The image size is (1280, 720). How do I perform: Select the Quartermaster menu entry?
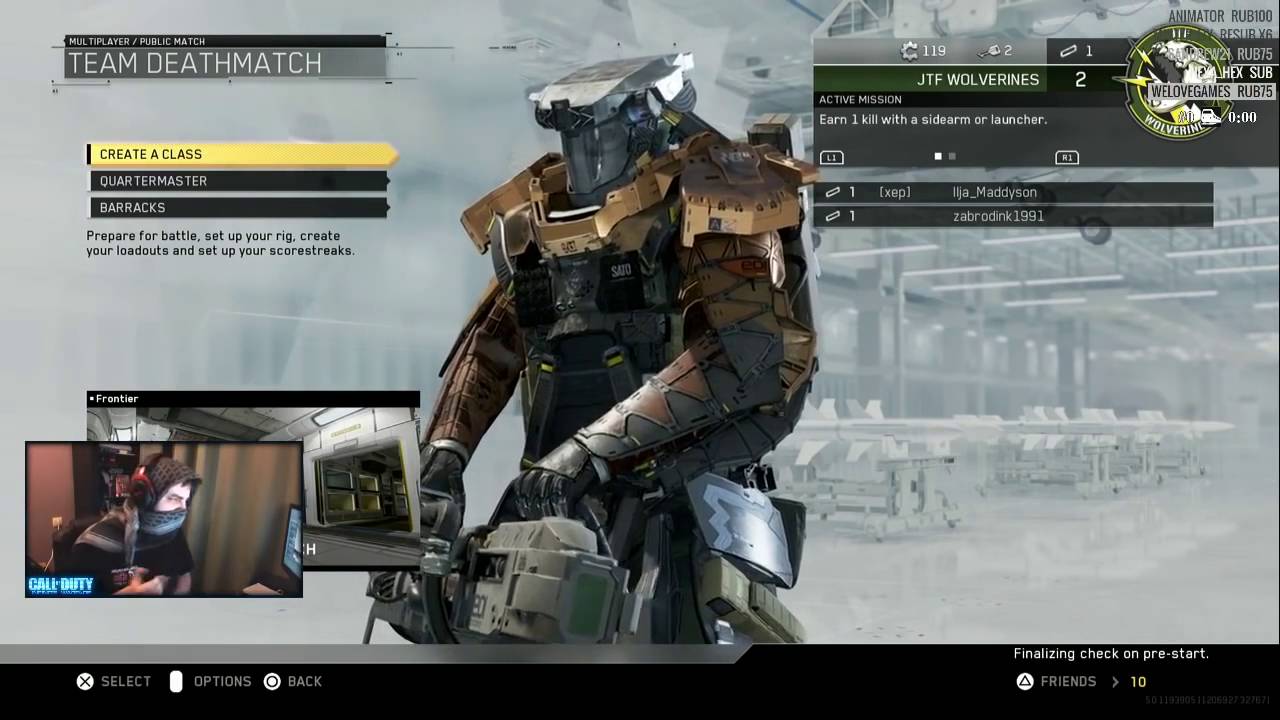[238, 181]
